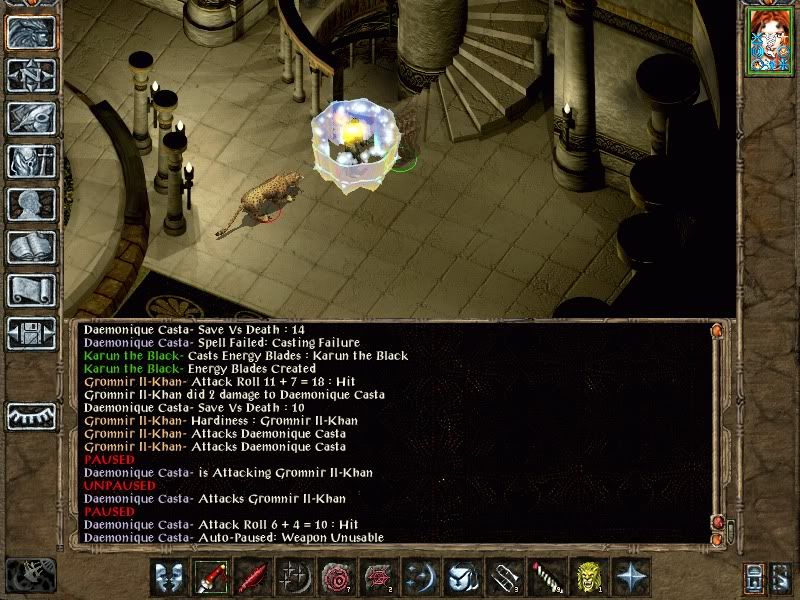Select the red feather weapon slot
800x600 pixels.
(x=254, y=578)
